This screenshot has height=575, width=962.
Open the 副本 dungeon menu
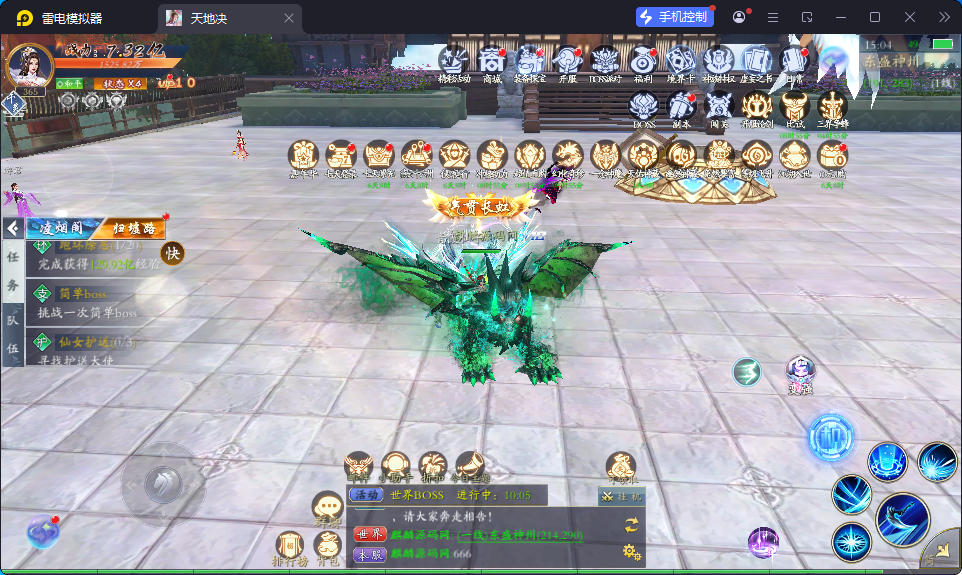(x=682, y=106)
